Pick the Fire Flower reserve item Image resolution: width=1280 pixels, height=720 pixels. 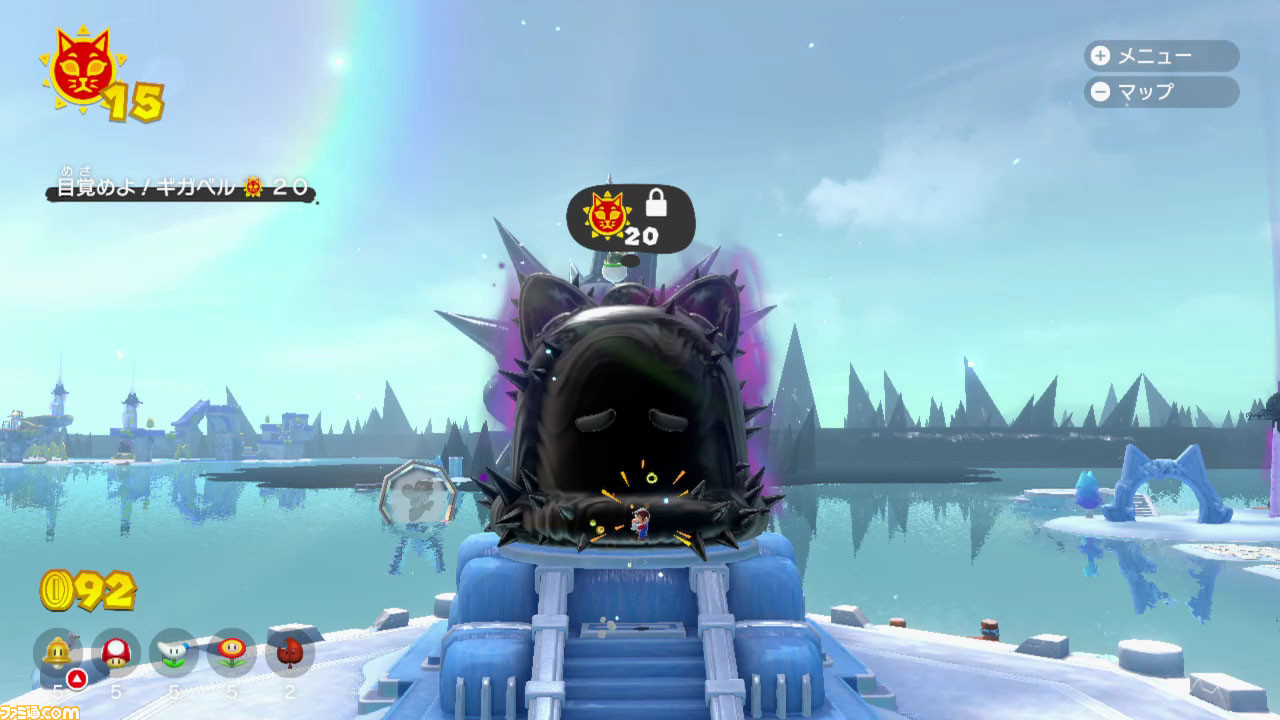232,653
